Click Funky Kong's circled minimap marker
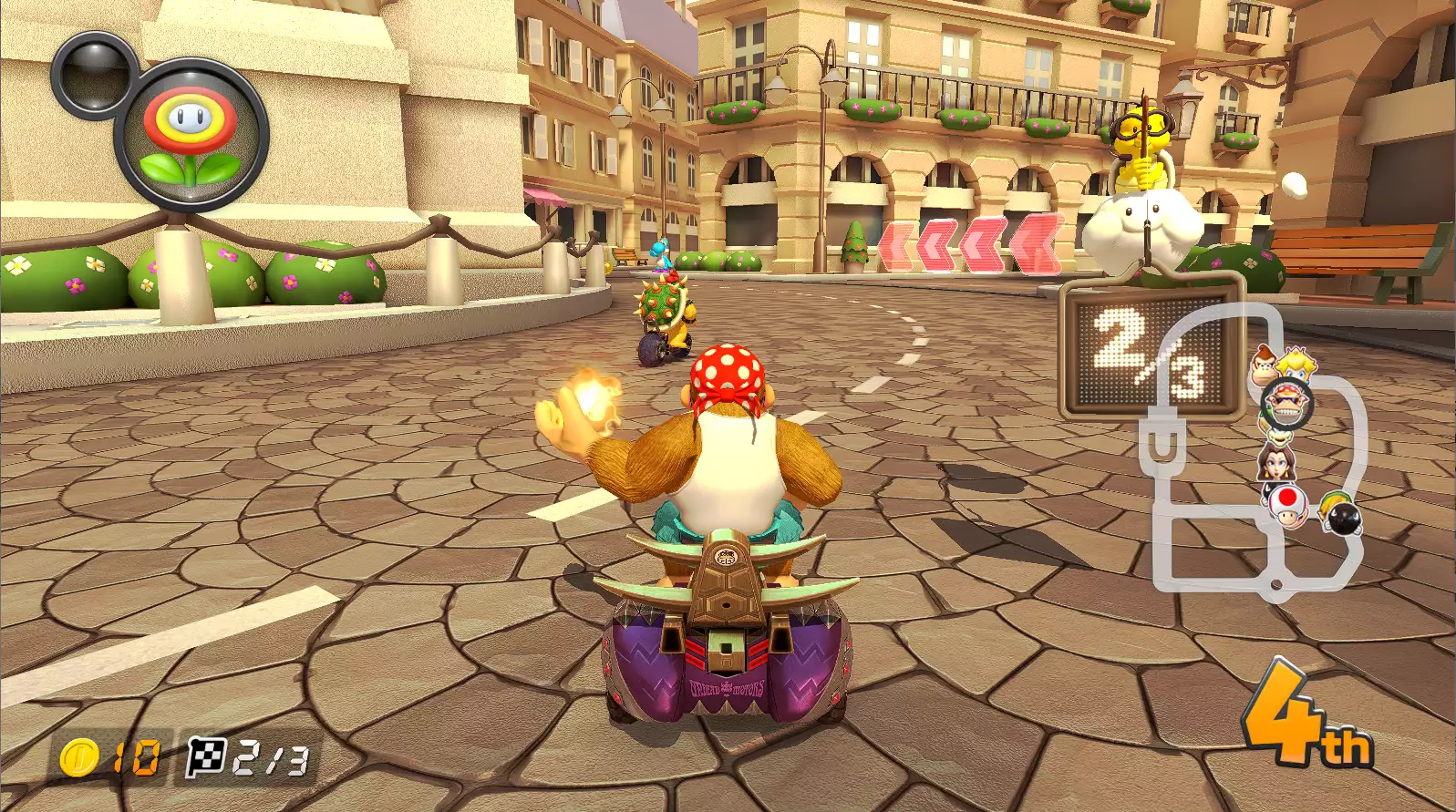 point(1286,404)
